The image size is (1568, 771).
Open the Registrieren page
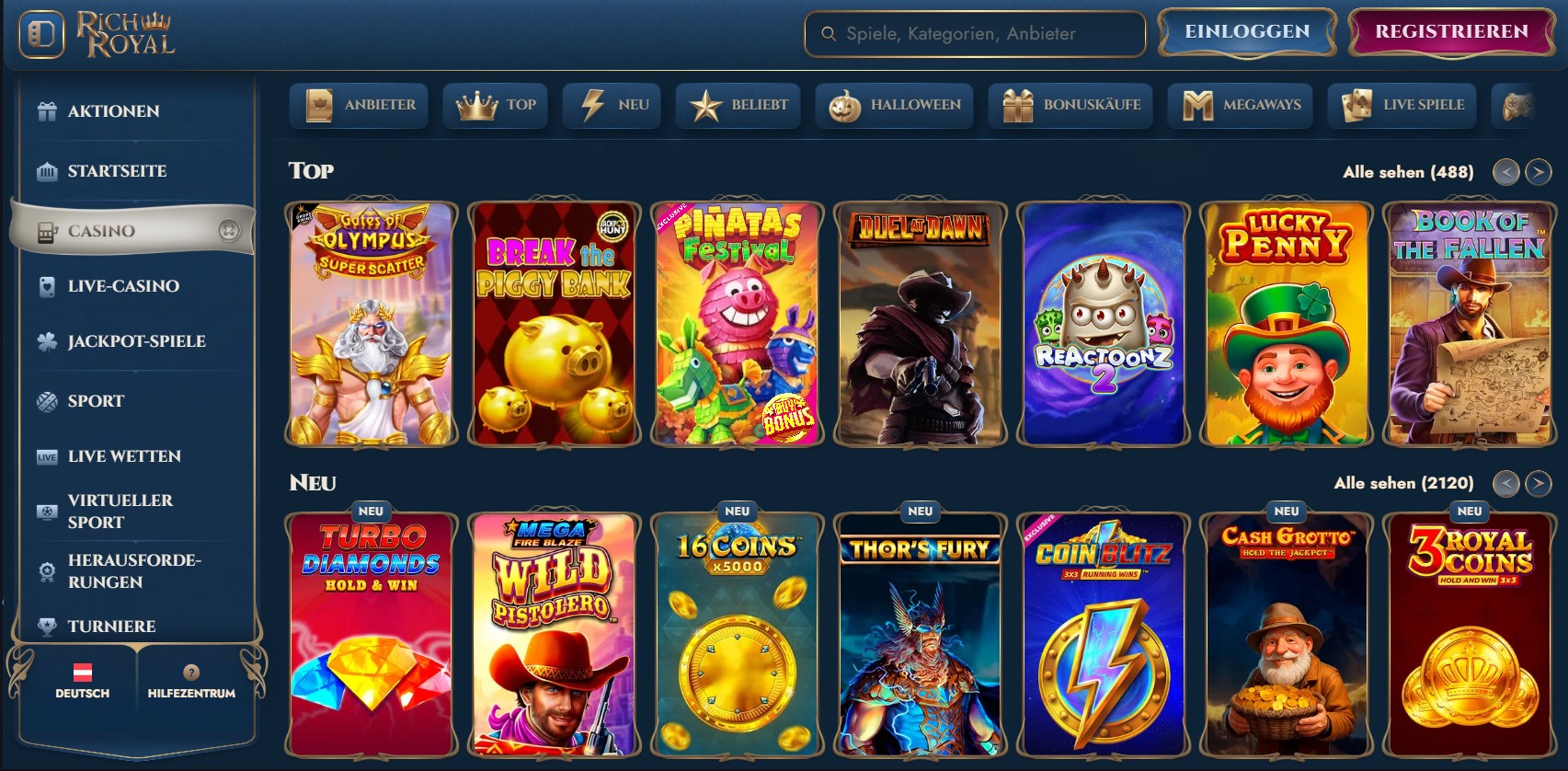(1449, 30)
